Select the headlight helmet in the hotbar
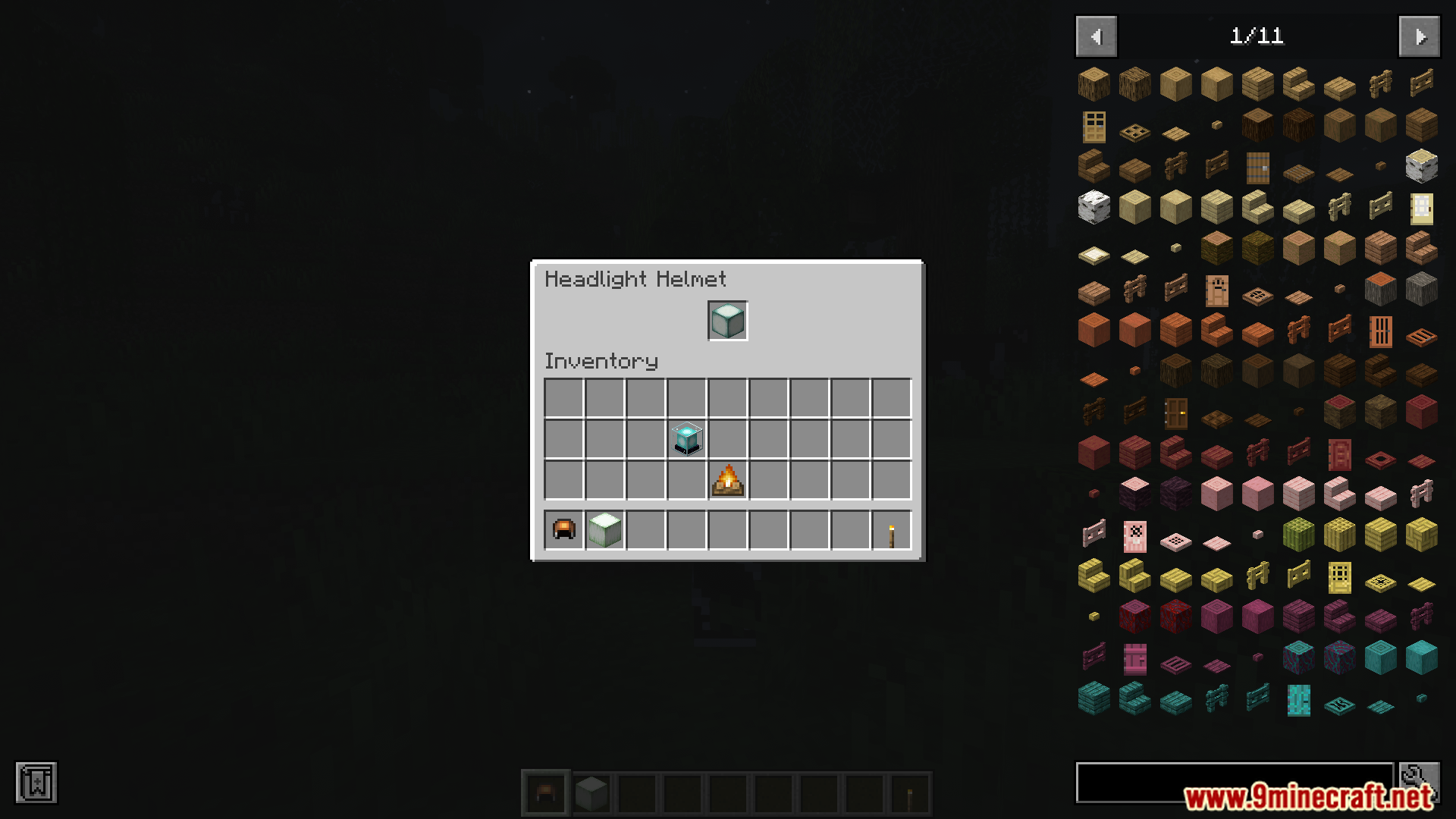1456x819 pixels. point(564,529)
